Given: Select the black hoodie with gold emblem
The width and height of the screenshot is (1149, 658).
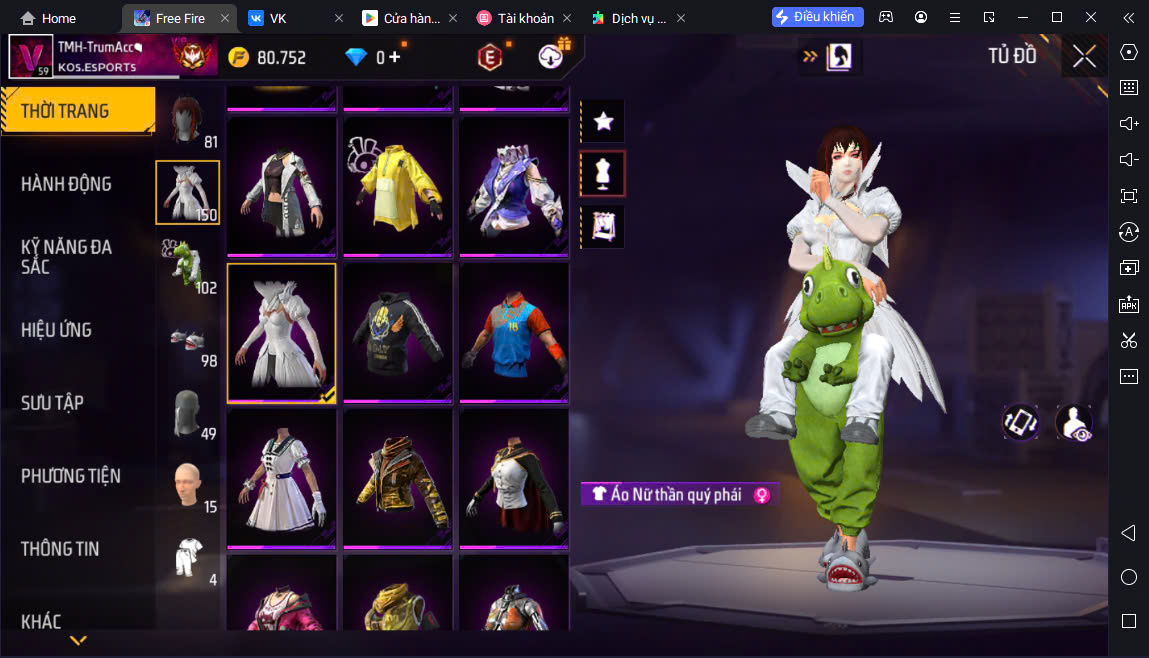Looking at the screenshot, I should 397,332.
